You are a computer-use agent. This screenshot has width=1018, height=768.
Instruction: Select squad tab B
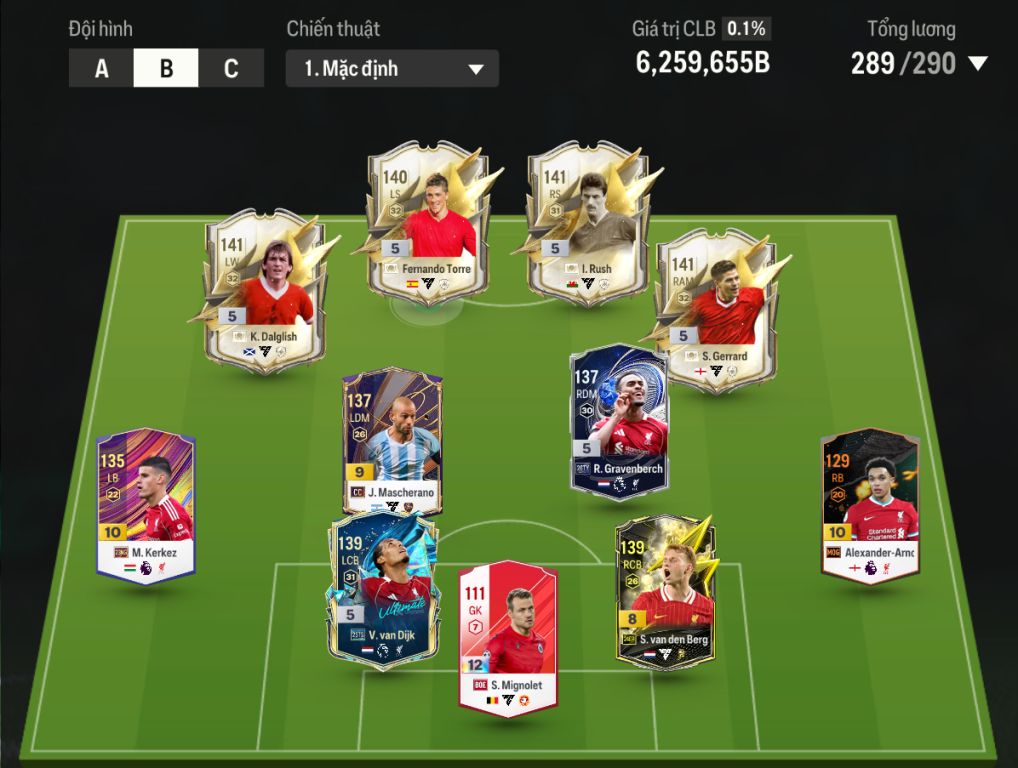pos(166,69)
